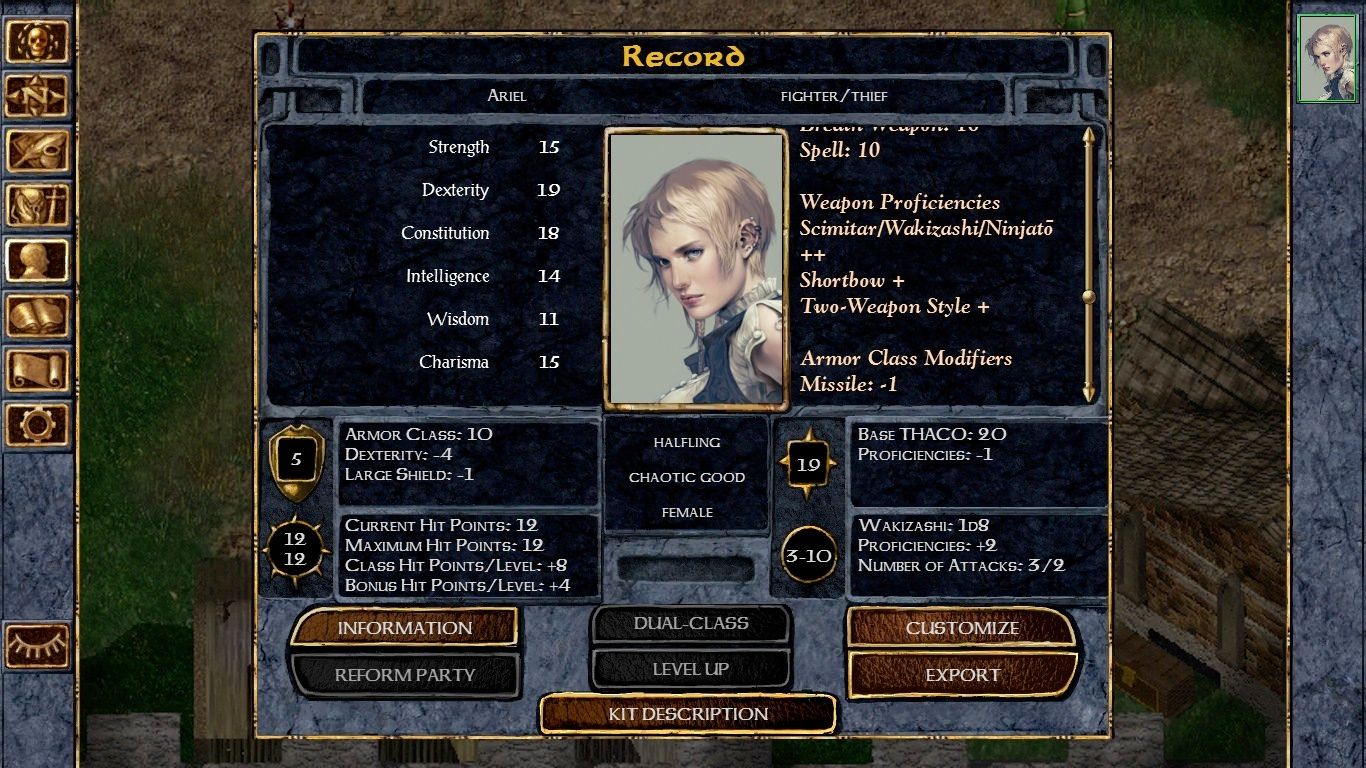Image resolution: width=1366 pixels, height=768 pixels.
Task: Open Customize character options
Action: coord(961,628)
